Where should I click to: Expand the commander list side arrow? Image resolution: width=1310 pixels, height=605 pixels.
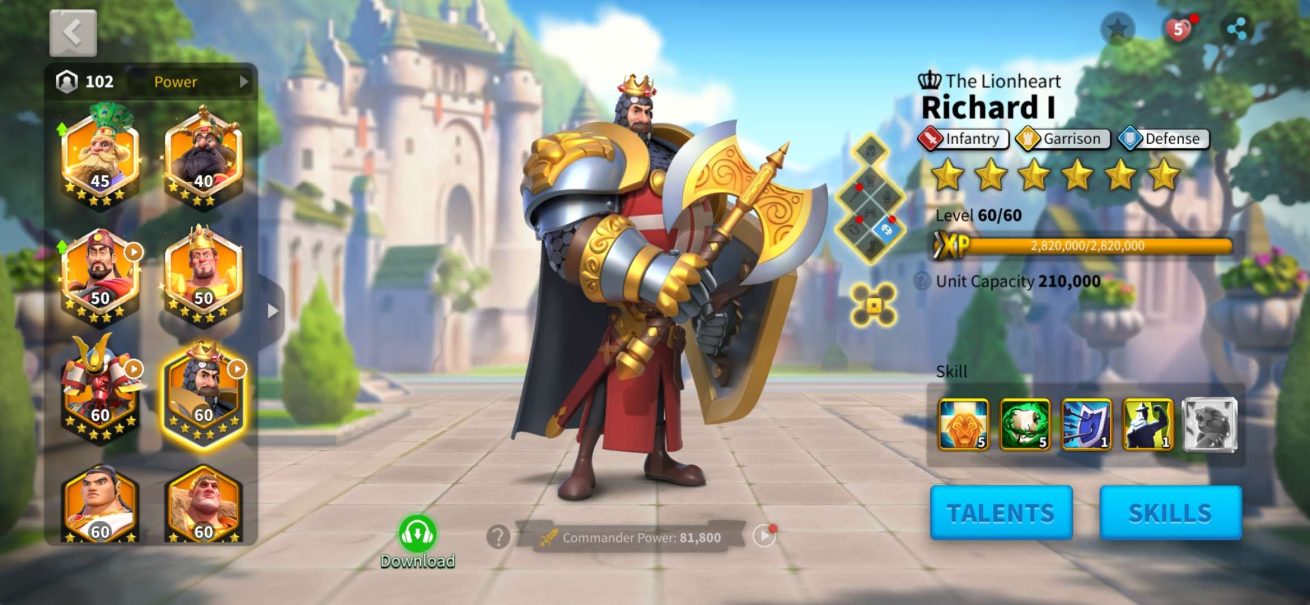click(272, 311)
